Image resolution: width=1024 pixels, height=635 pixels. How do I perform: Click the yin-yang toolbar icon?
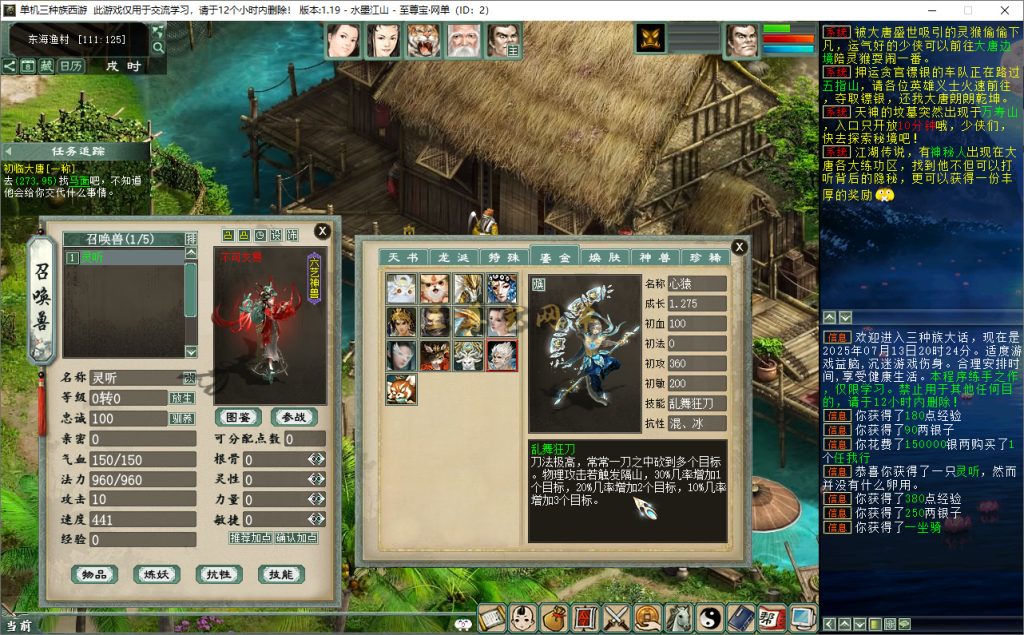click(x=709, y=618)
